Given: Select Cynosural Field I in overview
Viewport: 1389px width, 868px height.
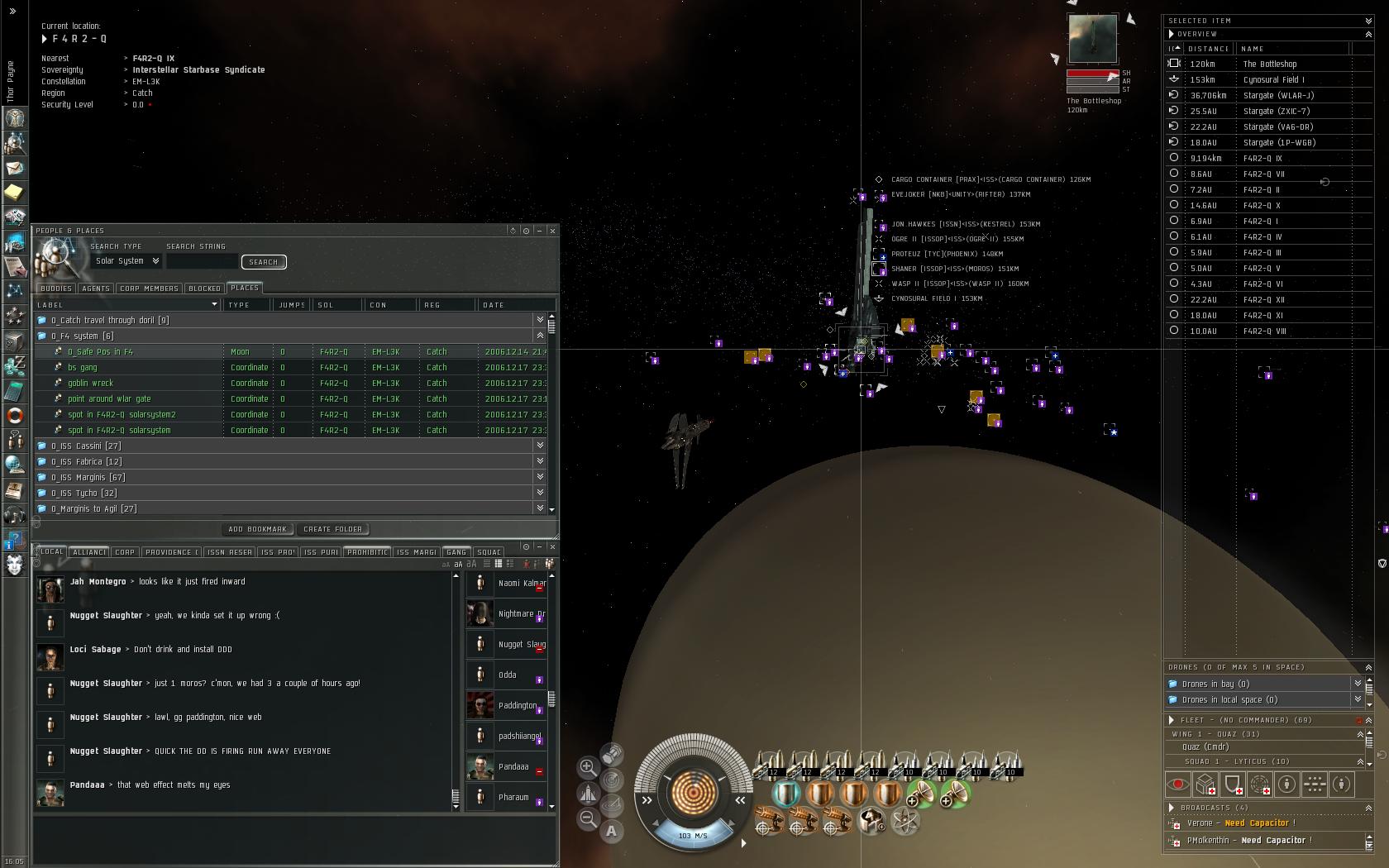Looking at the screenshot, I should [x=1273, y=80].
